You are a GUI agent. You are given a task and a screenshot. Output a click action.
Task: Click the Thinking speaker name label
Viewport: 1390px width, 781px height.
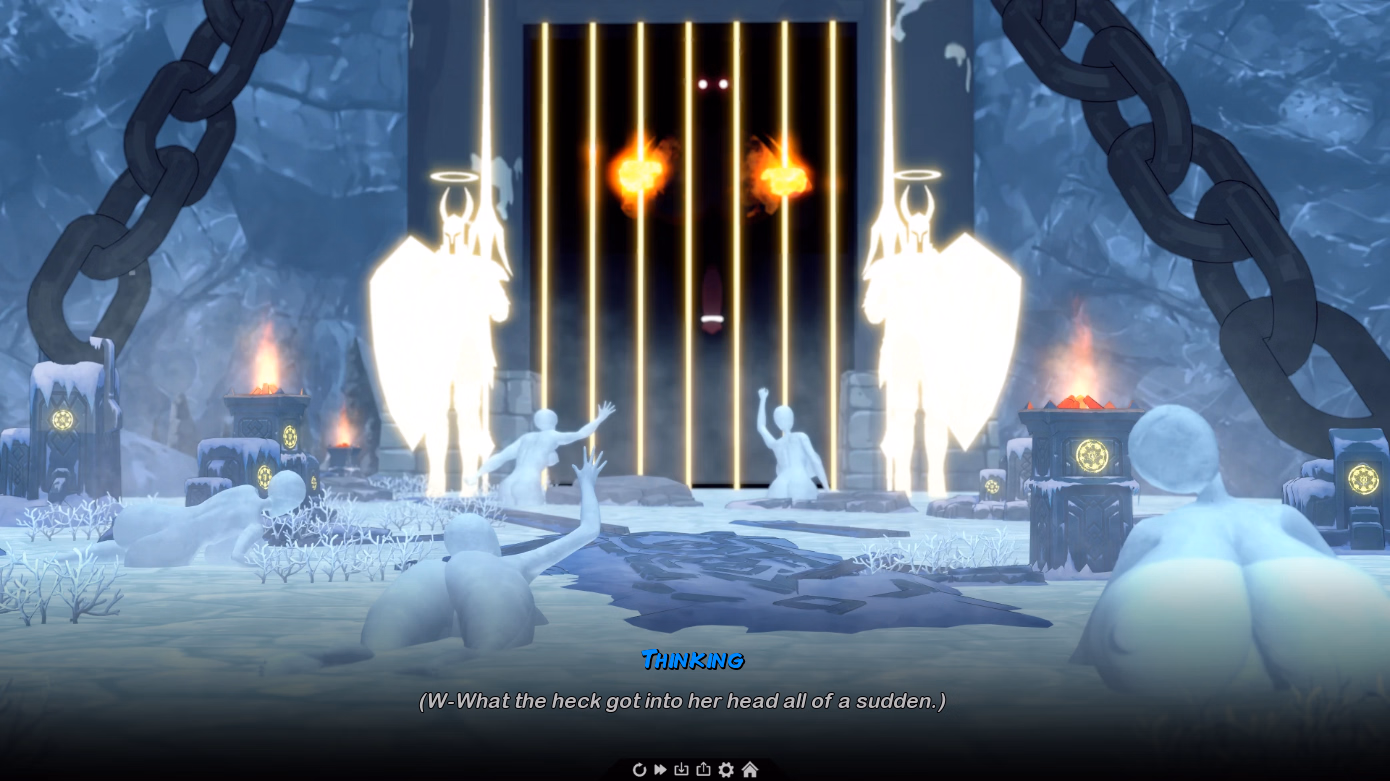[693, 660]
